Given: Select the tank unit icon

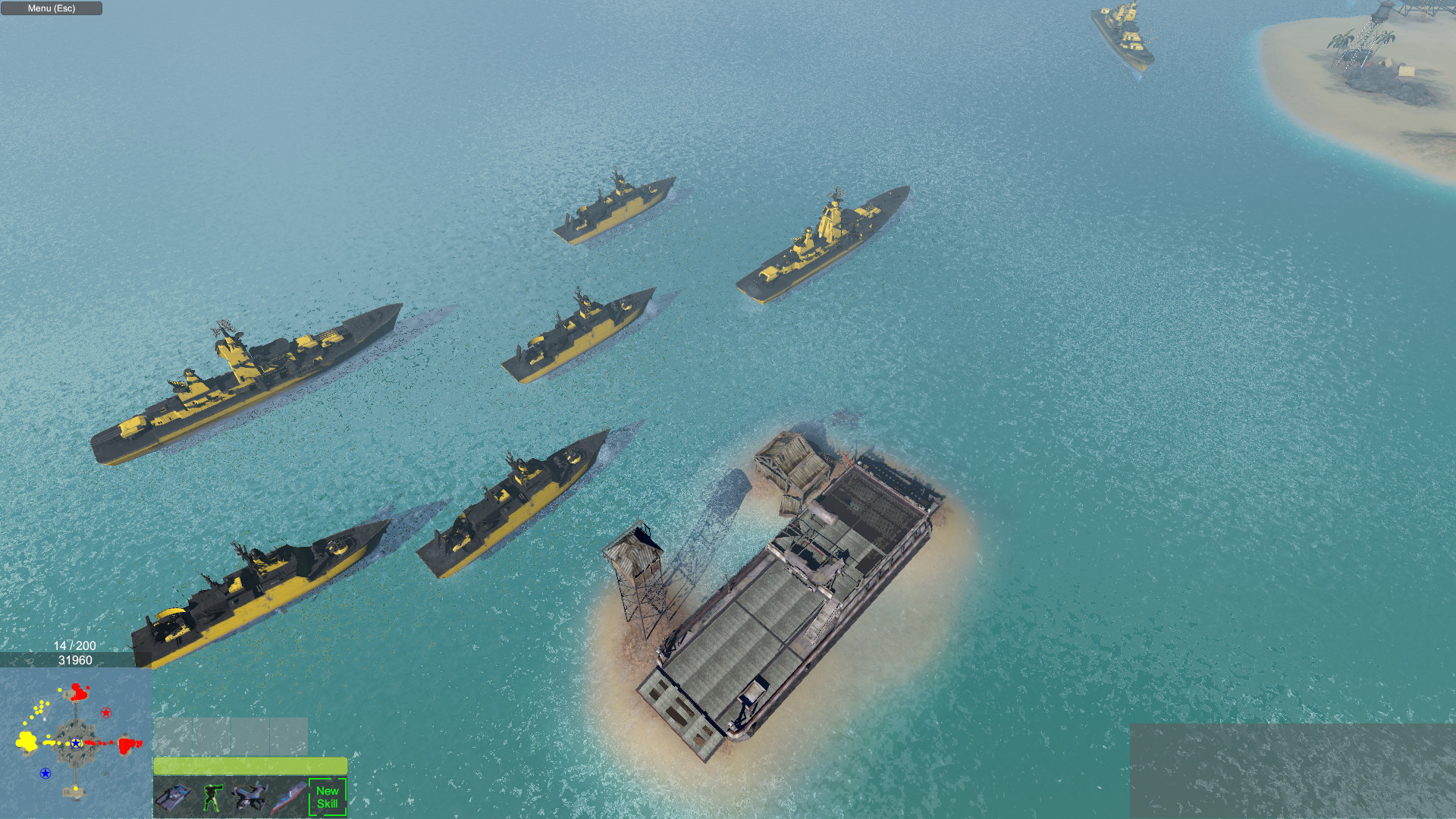Looking at the screenshot, I should tap(173, 797).
